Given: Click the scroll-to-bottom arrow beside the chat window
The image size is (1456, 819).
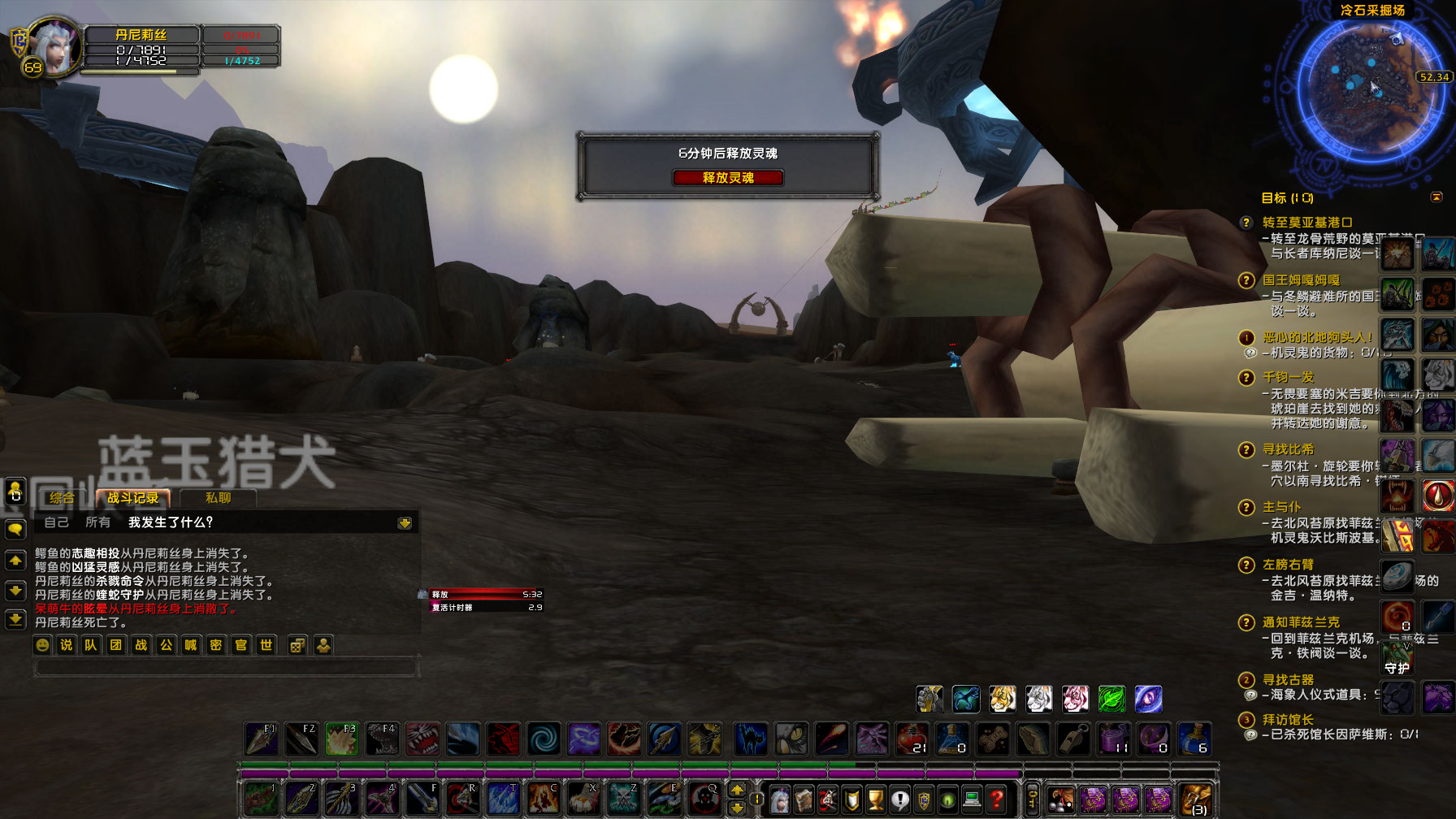Looking at the screenshot, I should pyautogui.click(x=15, y=620).
